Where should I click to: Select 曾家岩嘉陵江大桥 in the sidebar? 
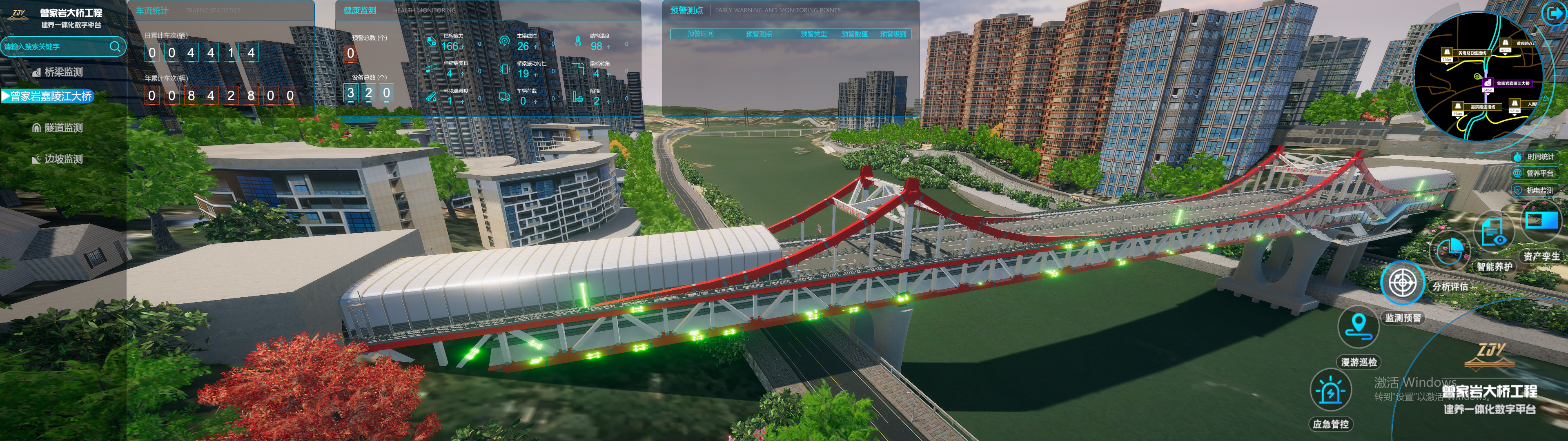pyautogui.click(x=50, y=96)
